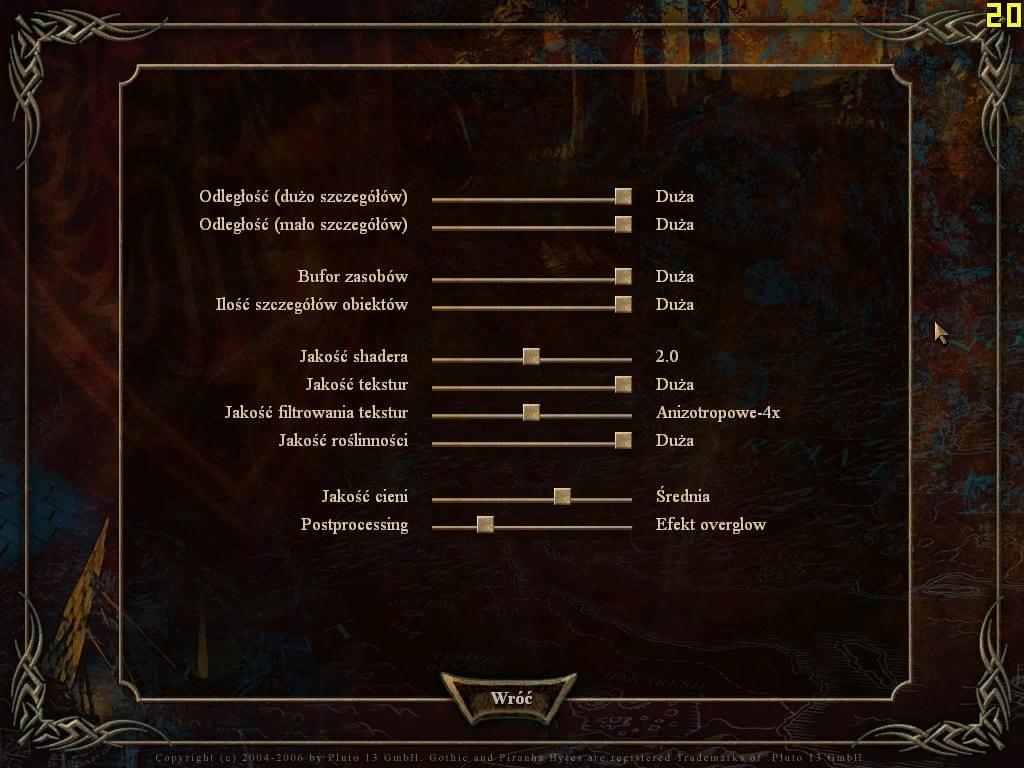1024x768 pixels.
Task: Click the Odległość (mało szczegółów) slider handle
Action: click(623, 225)
